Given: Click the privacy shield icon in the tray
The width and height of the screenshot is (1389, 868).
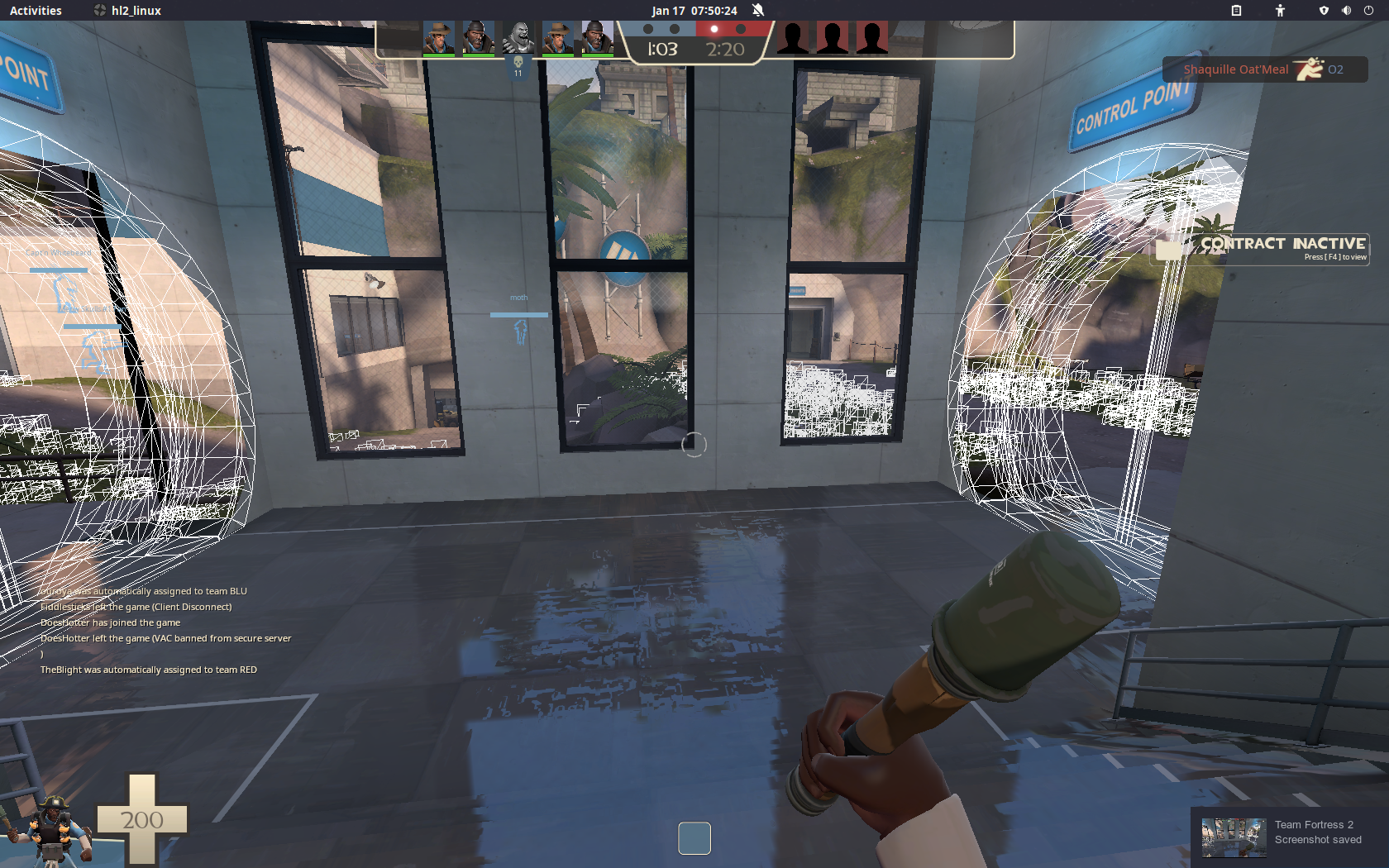Looking at the screenshot, I should pos(1324,11).
